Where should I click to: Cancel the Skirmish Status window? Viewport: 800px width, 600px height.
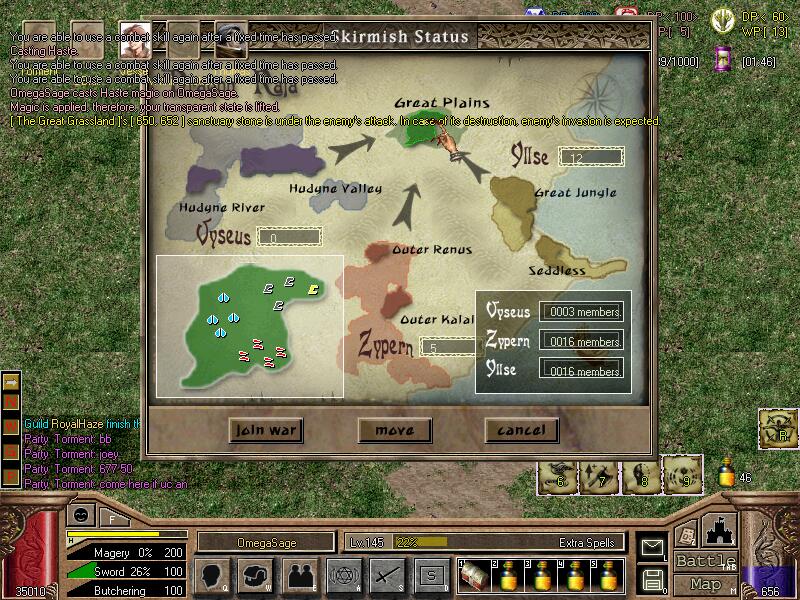521,430
